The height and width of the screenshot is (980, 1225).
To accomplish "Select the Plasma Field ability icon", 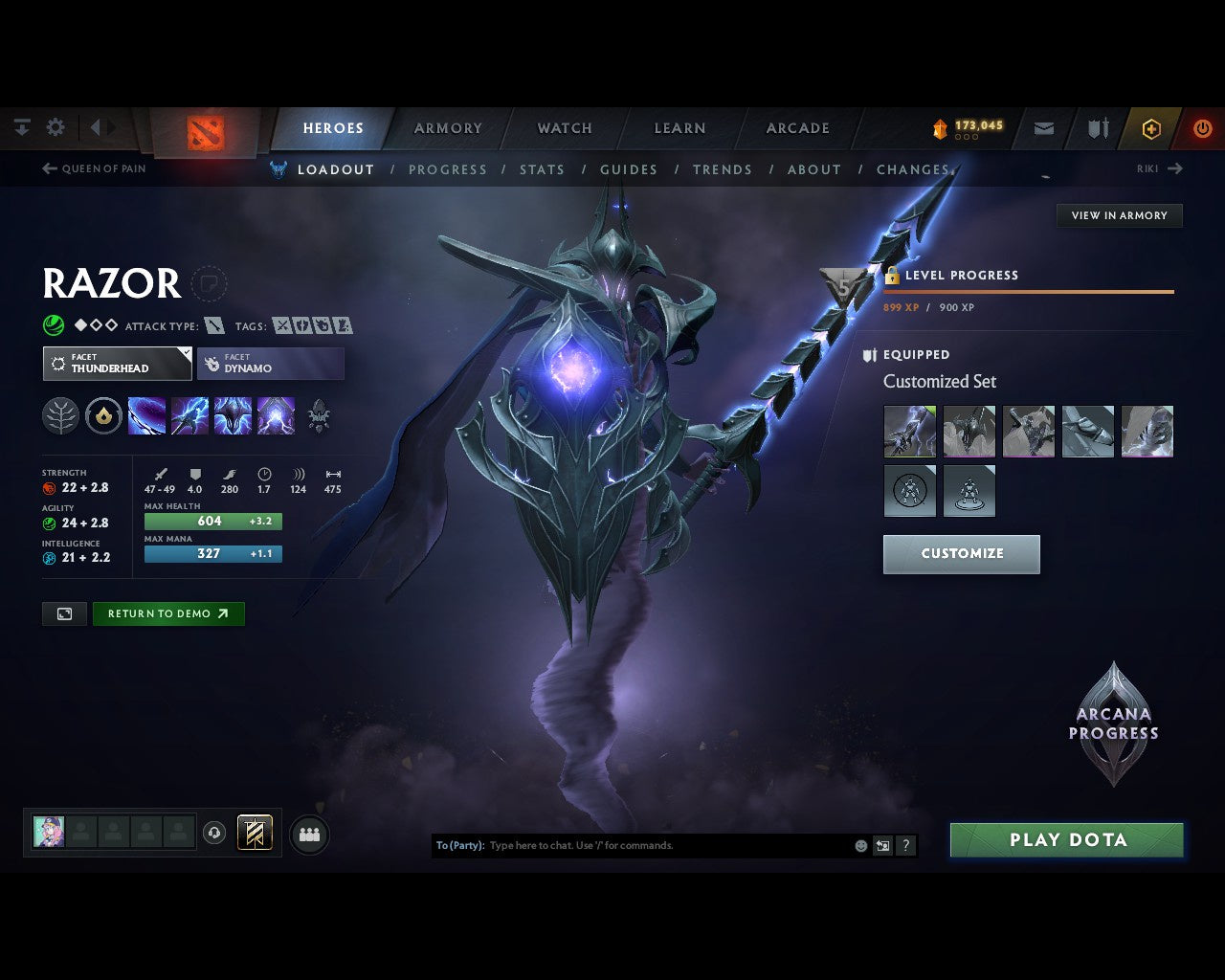I will (145, 415).
